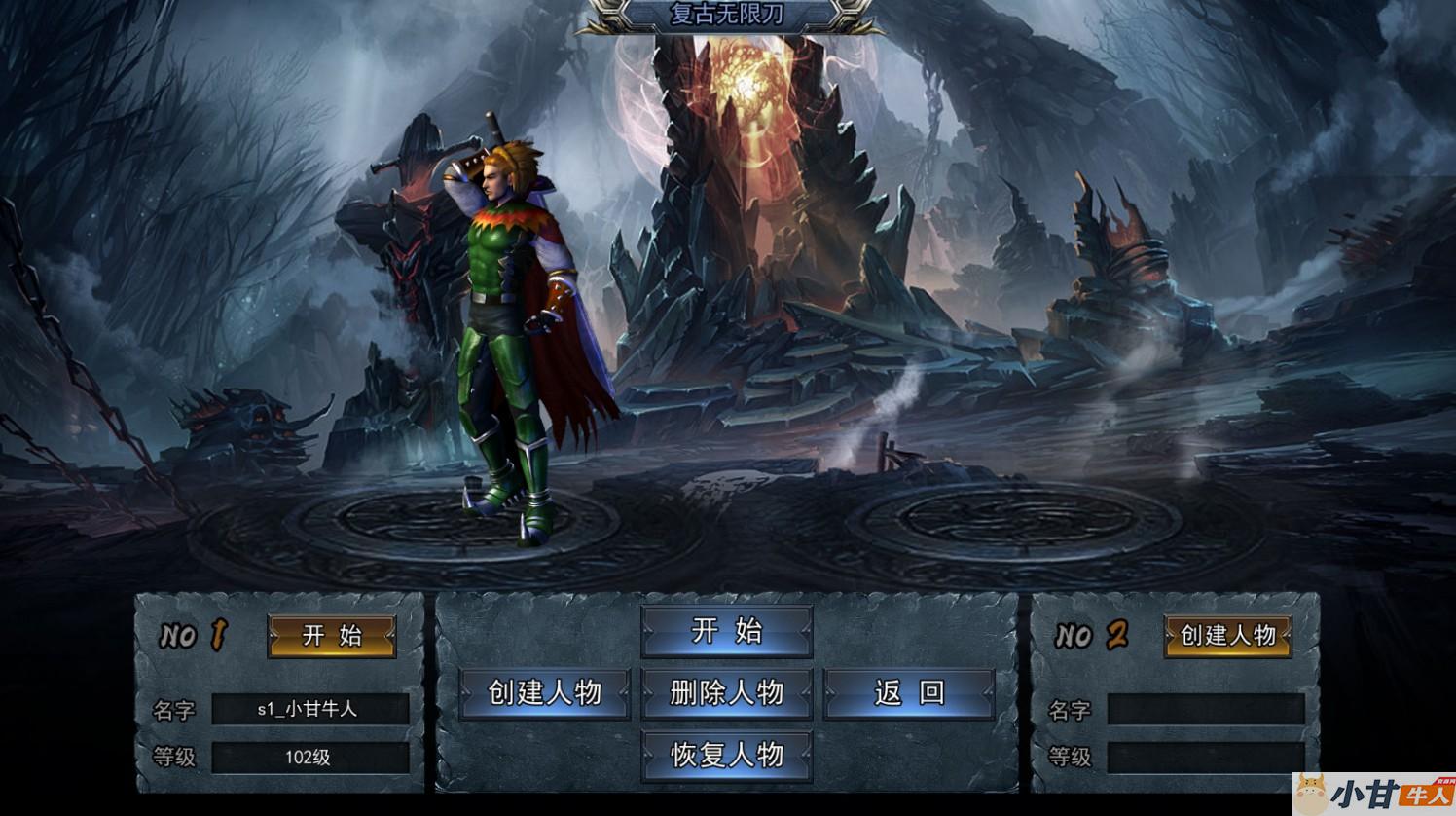The width and height of the screenshot is (1456, 816).
Task: Create a character in slot NO 2
Action: pyautogui.click(x=1227, y=636)
